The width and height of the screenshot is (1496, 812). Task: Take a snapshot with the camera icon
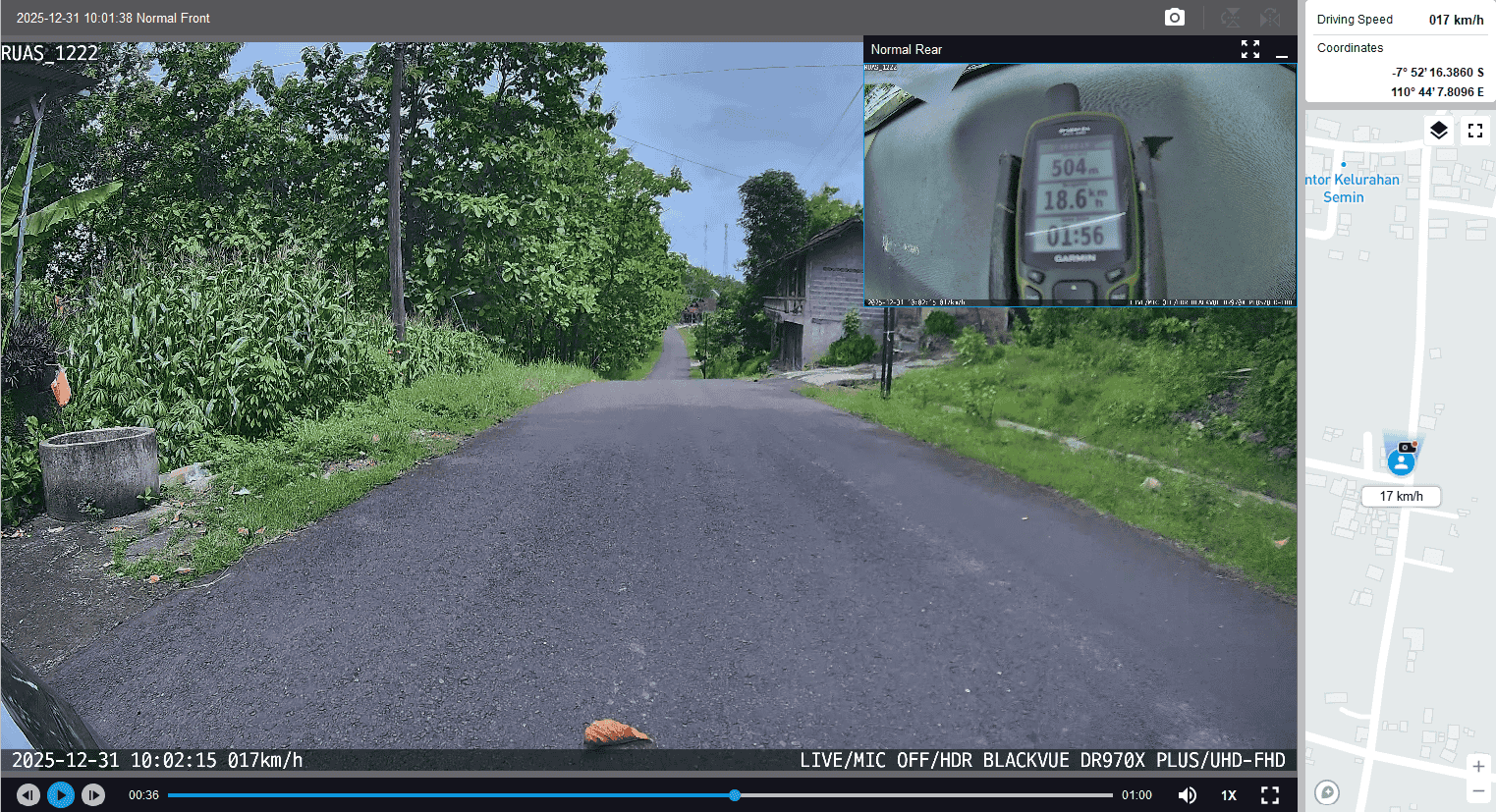[1174, 18]
